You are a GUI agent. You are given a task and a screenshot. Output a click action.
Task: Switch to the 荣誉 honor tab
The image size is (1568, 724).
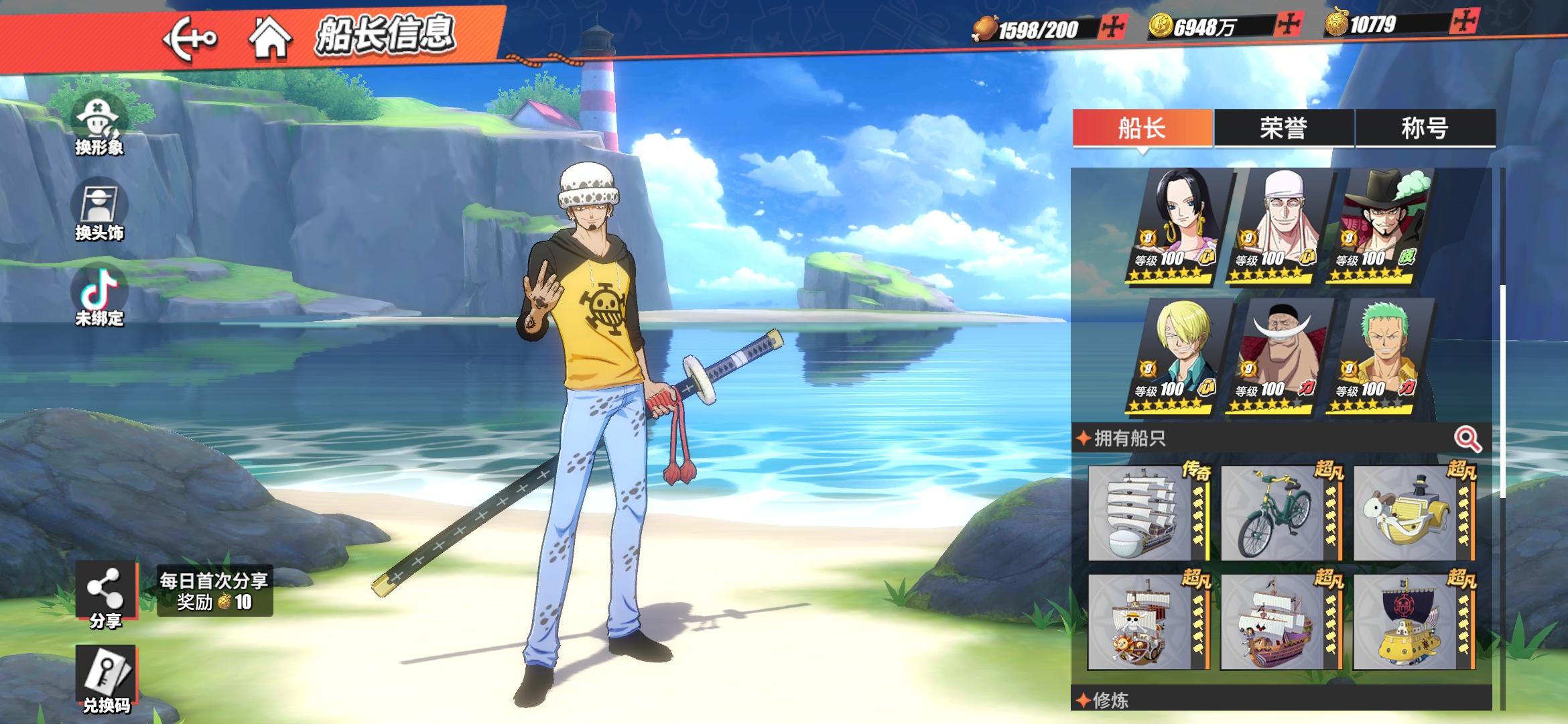pyautogui.click(x=1284, y=127)
